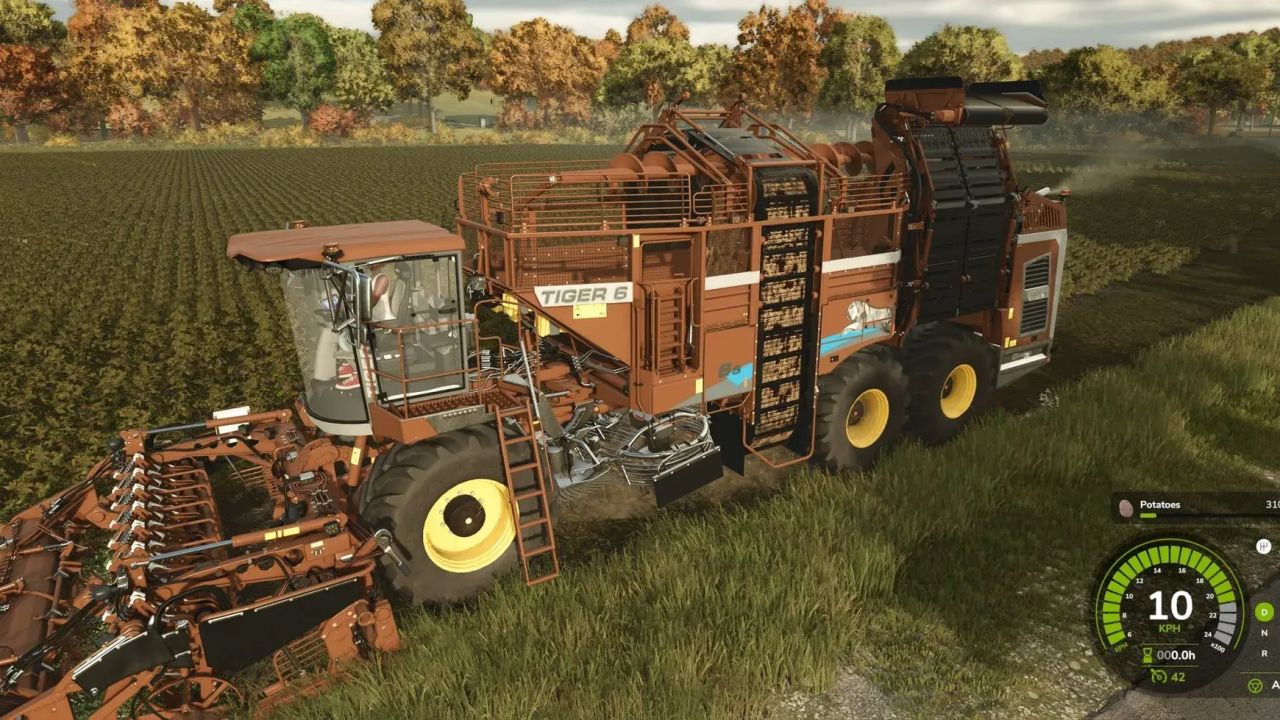Click the Potatoes label on the fill panel
Viewport: 1280px width, 720px height.
pyautogui.click(x=1160, y=504)
